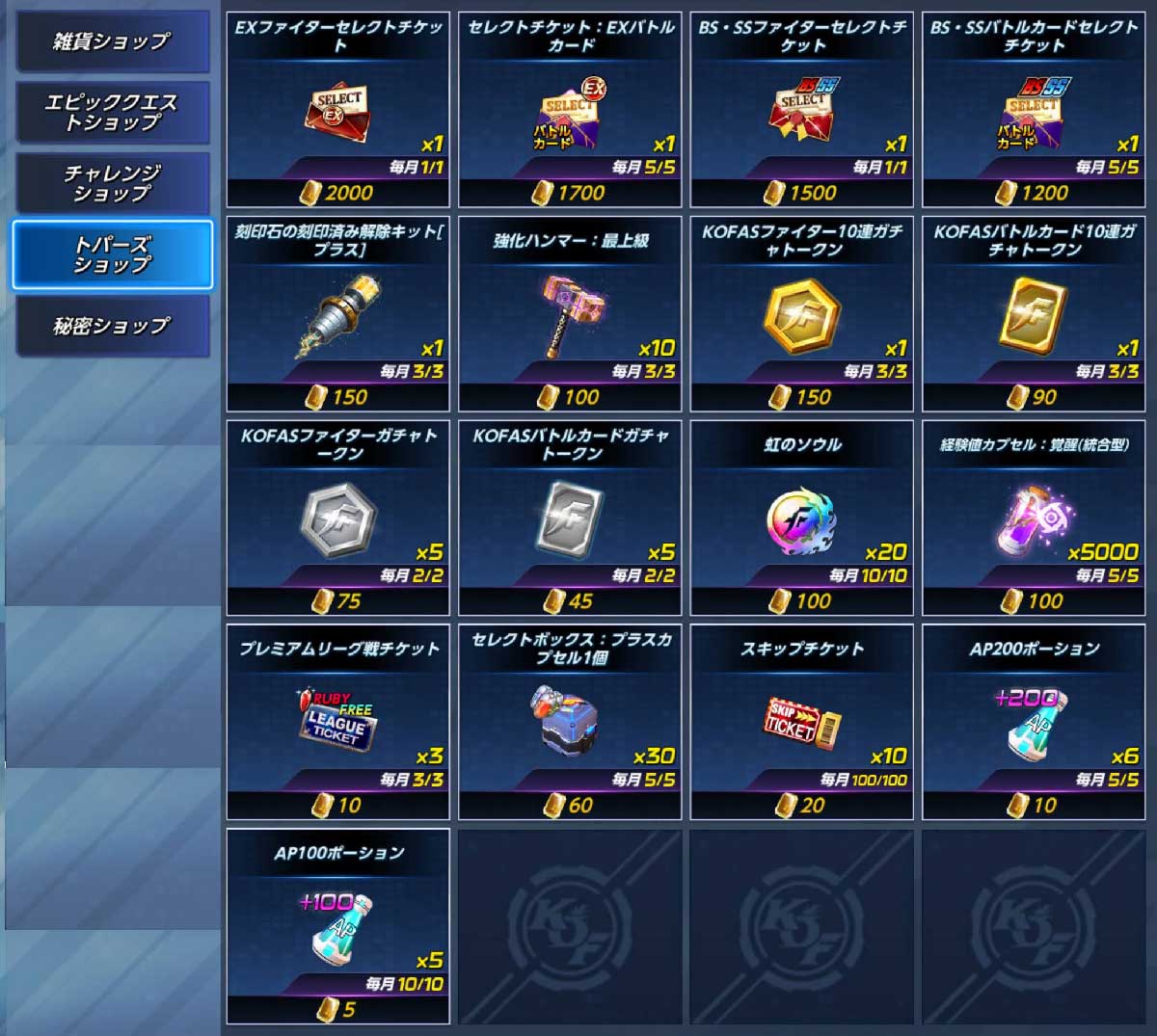Open the 秘密ショップ tab
The height and width of the screenshot is (1036, 1157).
(111, 326)
